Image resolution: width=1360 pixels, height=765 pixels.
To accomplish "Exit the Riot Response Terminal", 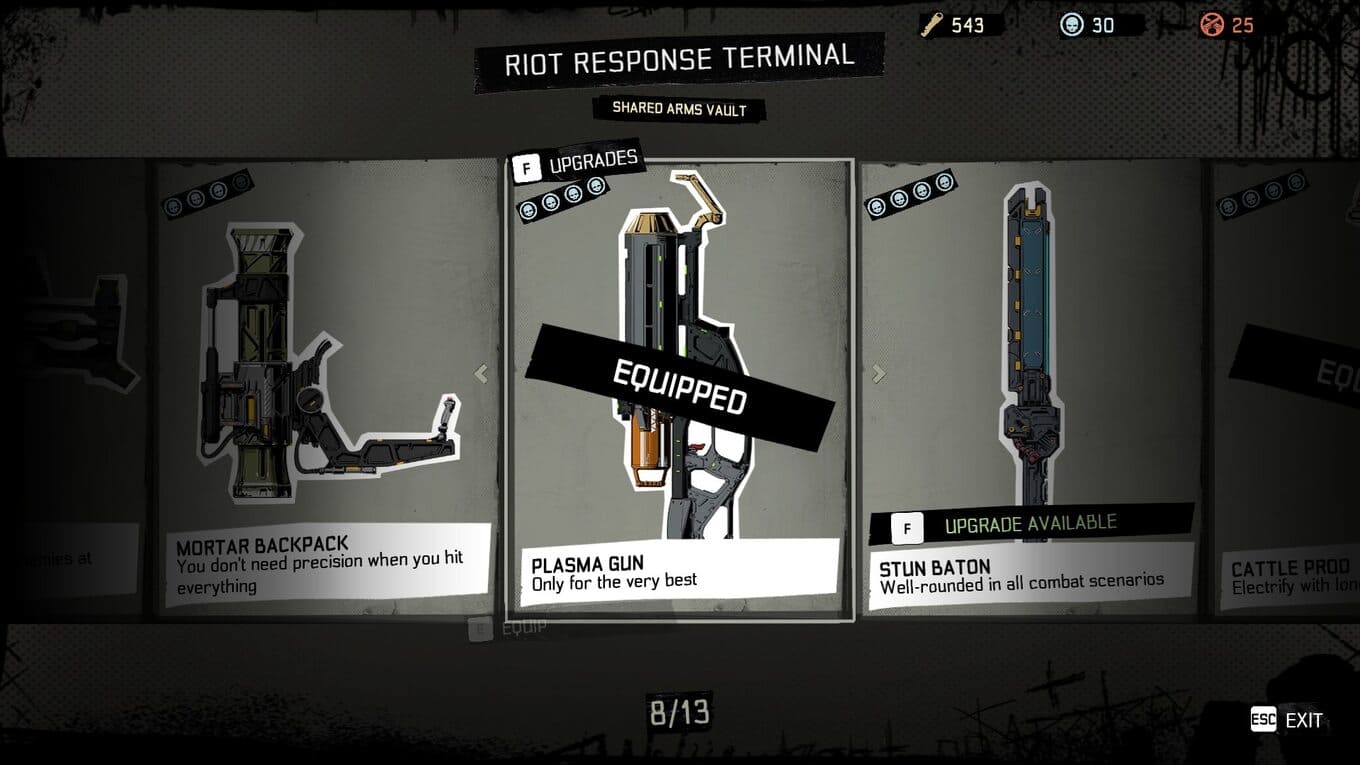I will (1288, 720).
